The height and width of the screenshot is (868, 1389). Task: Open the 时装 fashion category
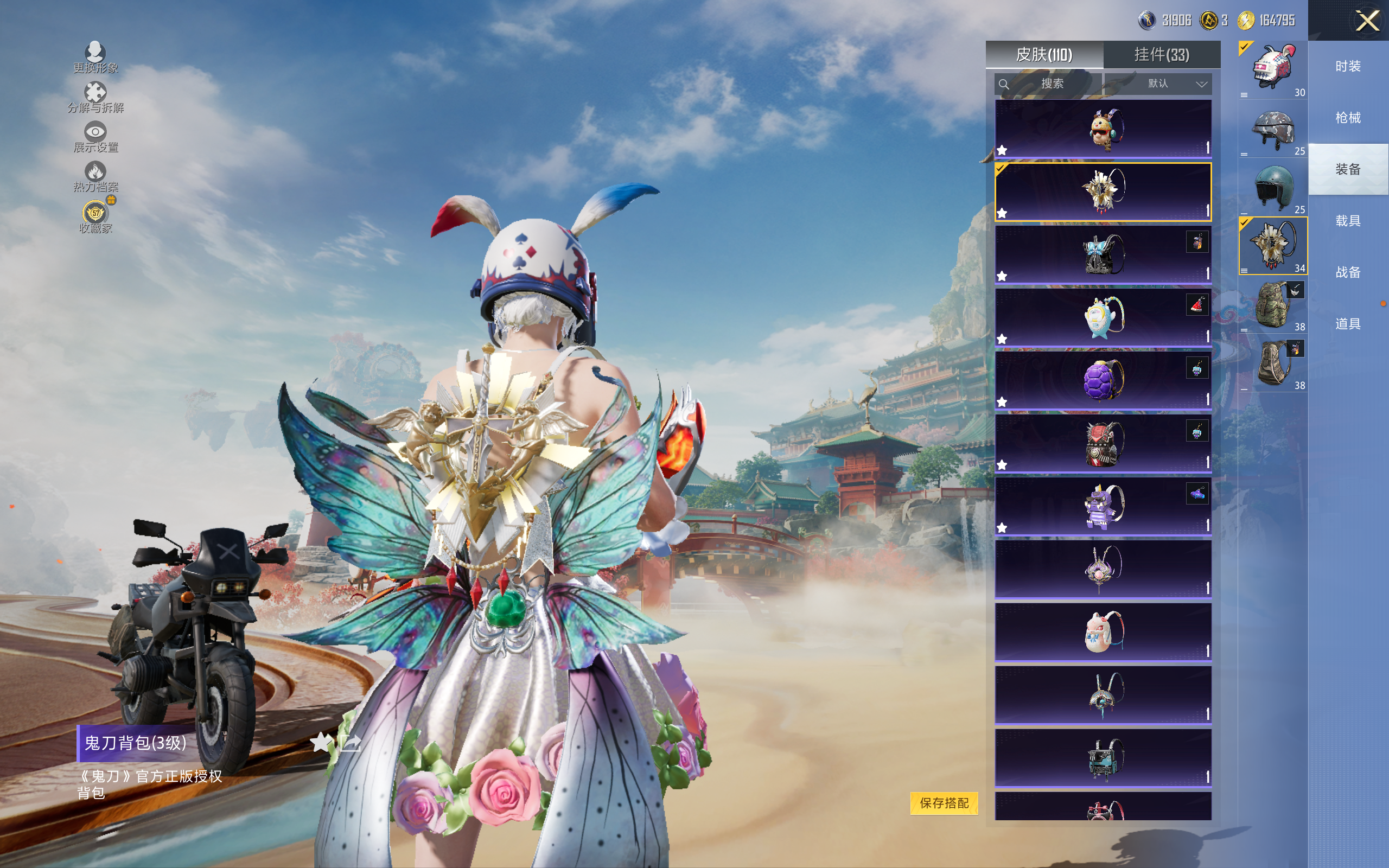(x=1348, y=67)
